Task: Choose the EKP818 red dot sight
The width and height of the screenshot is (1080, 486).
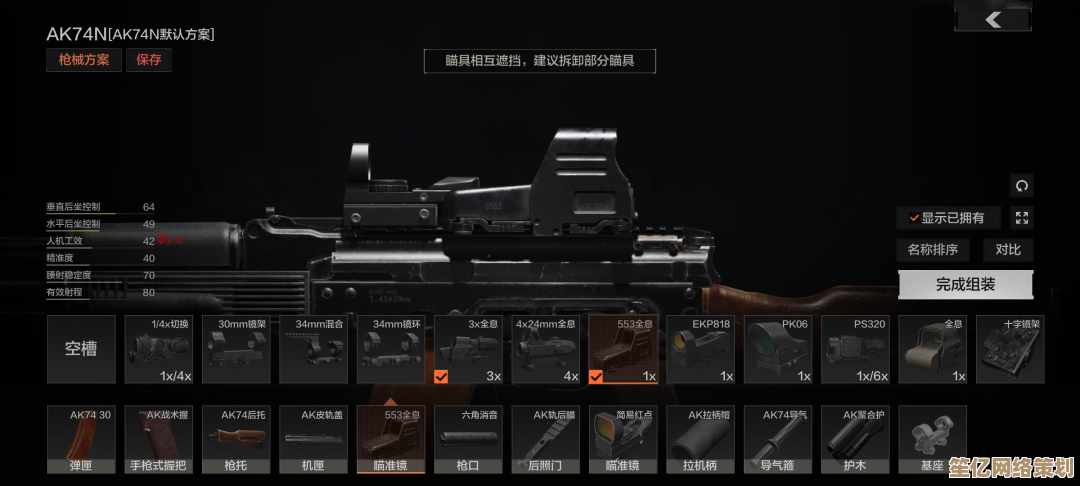Action: (700, 349)
